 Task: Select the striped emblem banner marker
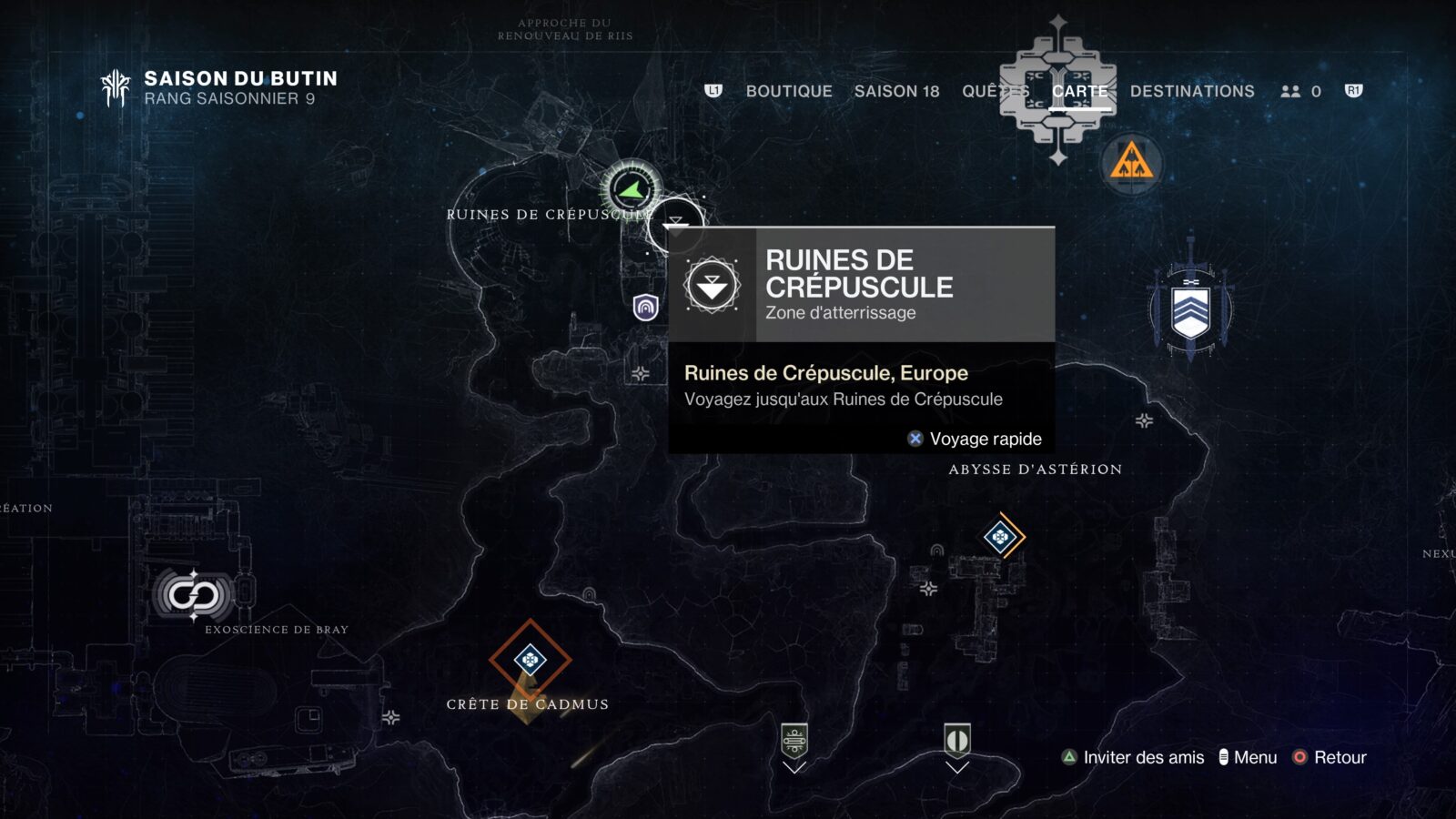[x=794, y=741]
